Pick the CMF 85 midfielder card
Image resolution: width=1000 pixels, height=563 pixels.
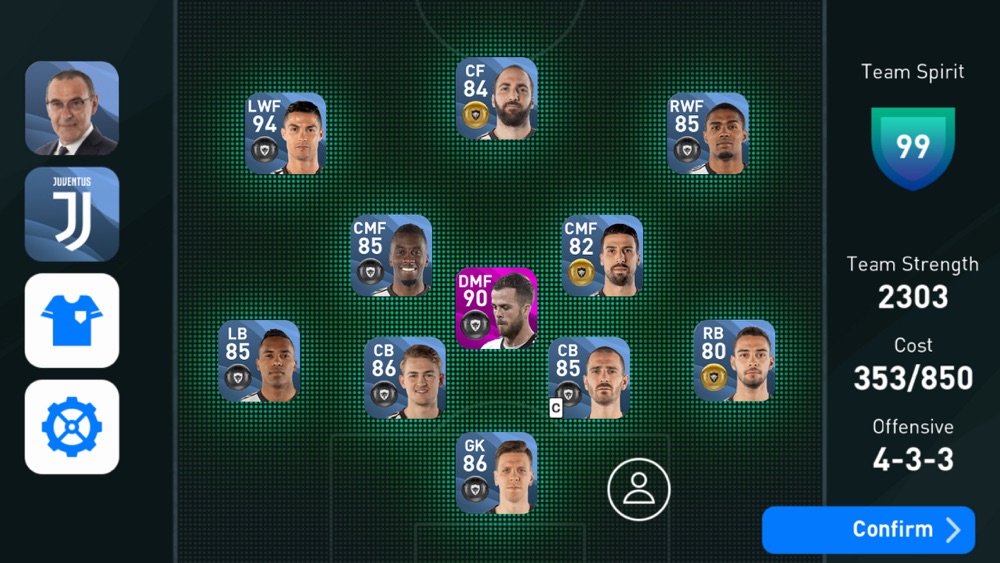(391, 255)
